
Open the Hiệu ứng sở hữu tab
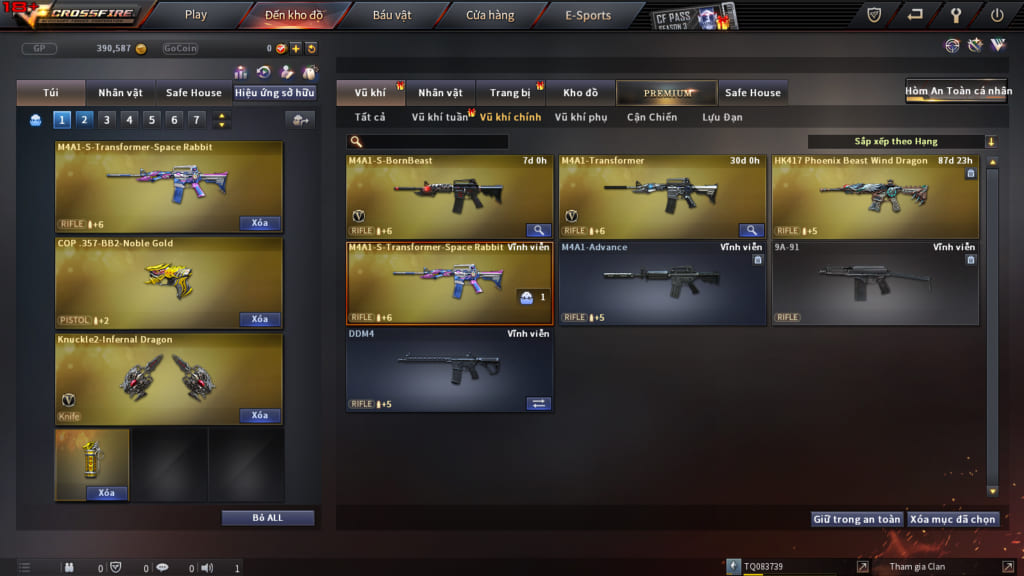tap(274, 93)
